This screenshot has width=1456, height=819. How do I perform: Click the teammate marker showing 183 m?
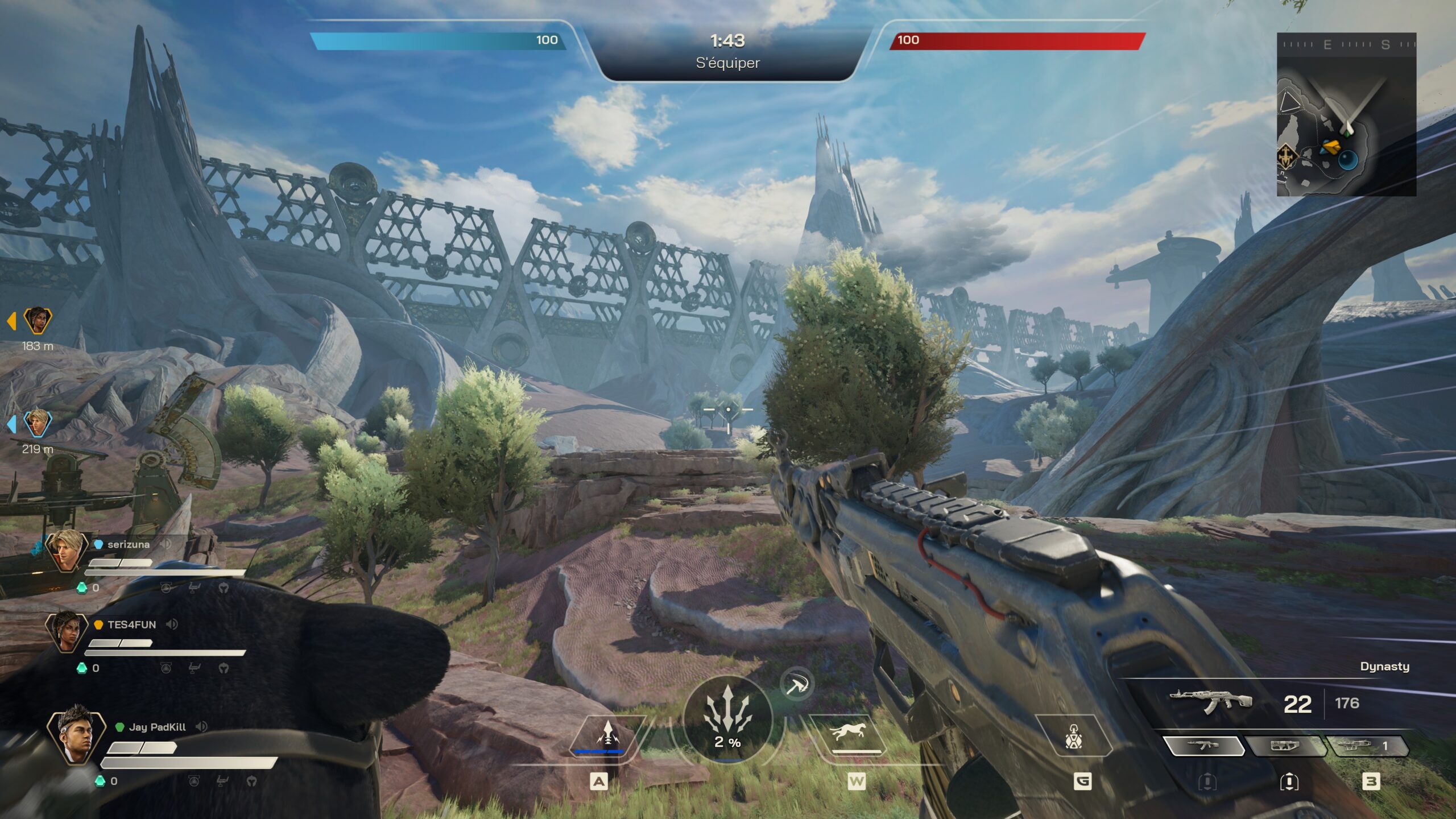point(37,321)
